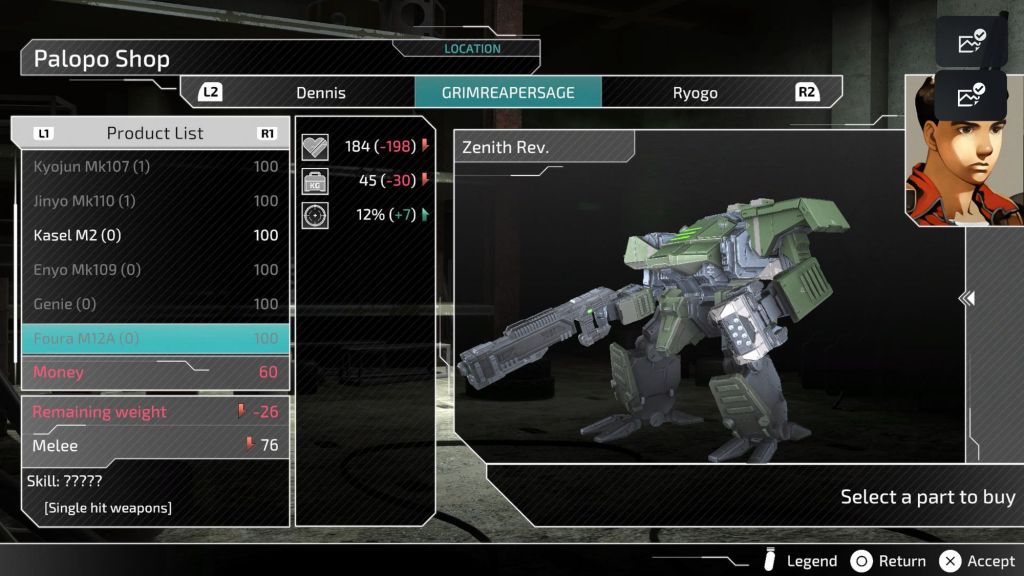The image size is (1024, 576).
Task: Select the Enyo Mk109 entry
Action: tap(155, 270)
